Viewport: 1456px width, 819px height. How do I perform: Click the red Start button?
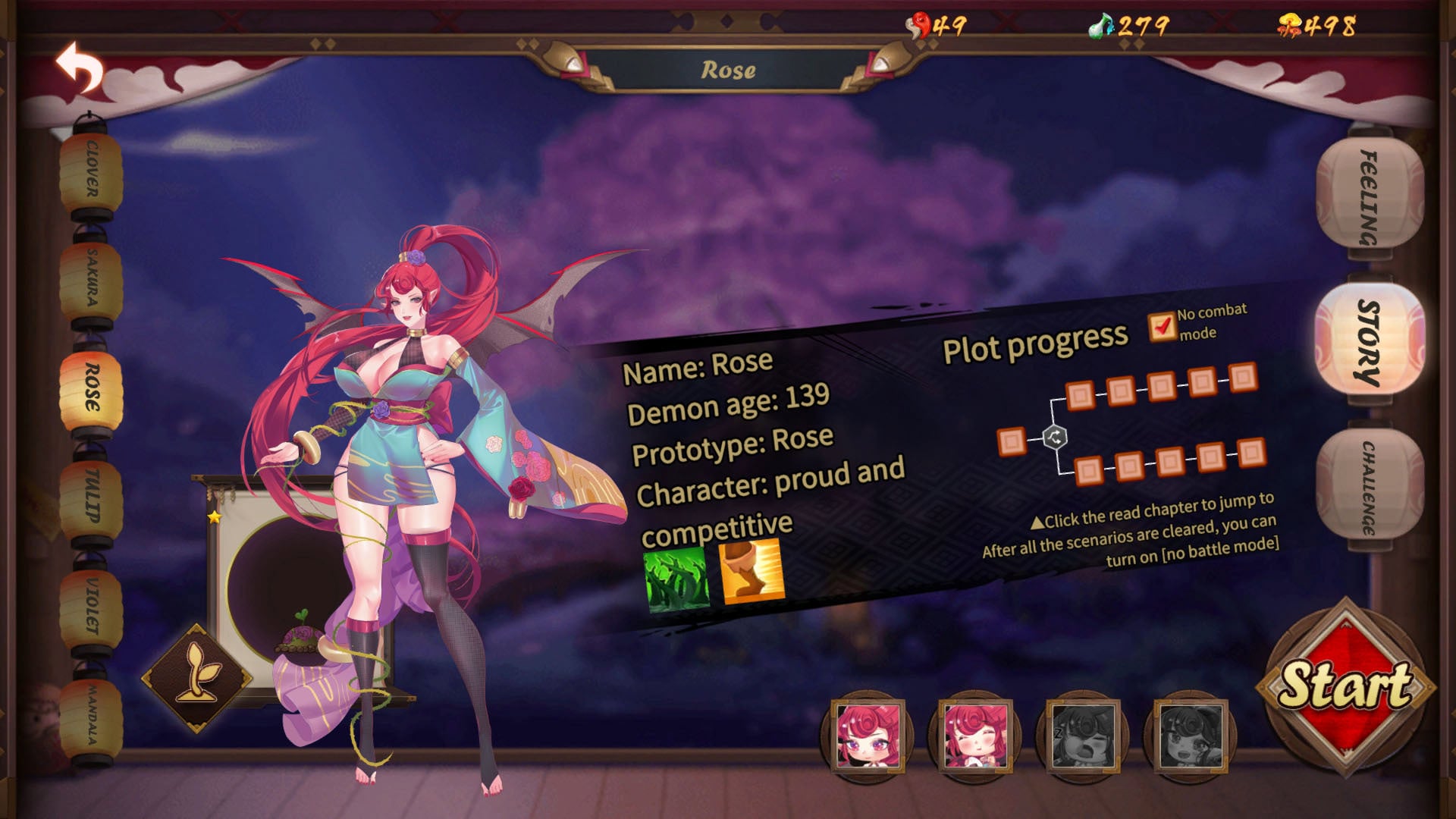(1345, 686)
